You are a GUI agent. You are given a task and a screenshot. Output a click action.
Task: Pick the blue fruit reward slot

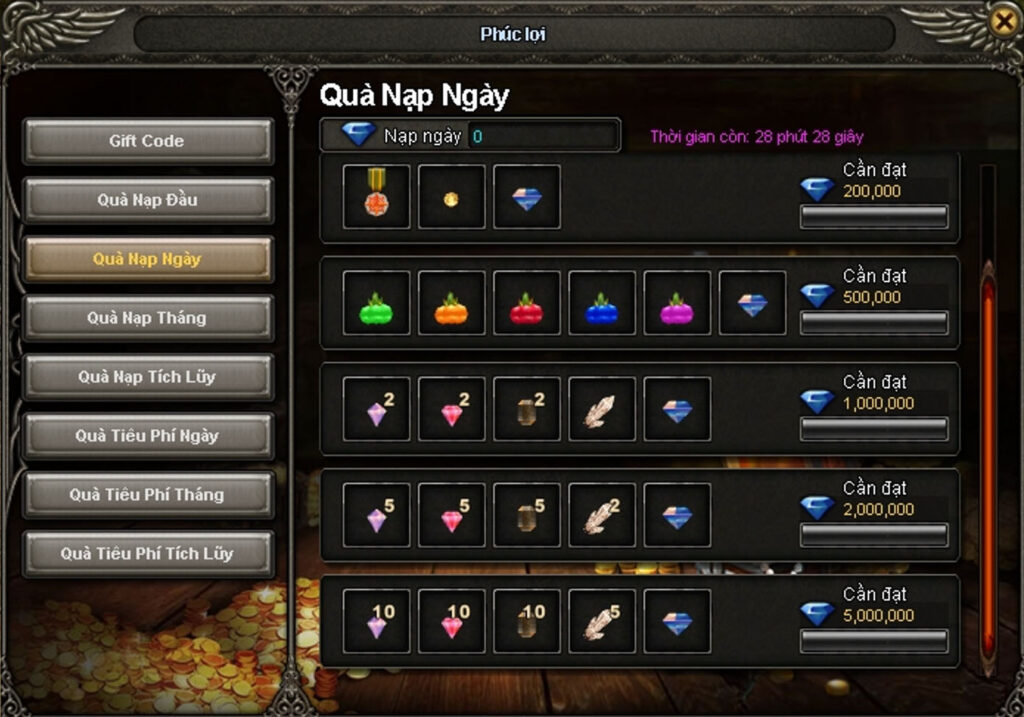click(x=602, y=303)
